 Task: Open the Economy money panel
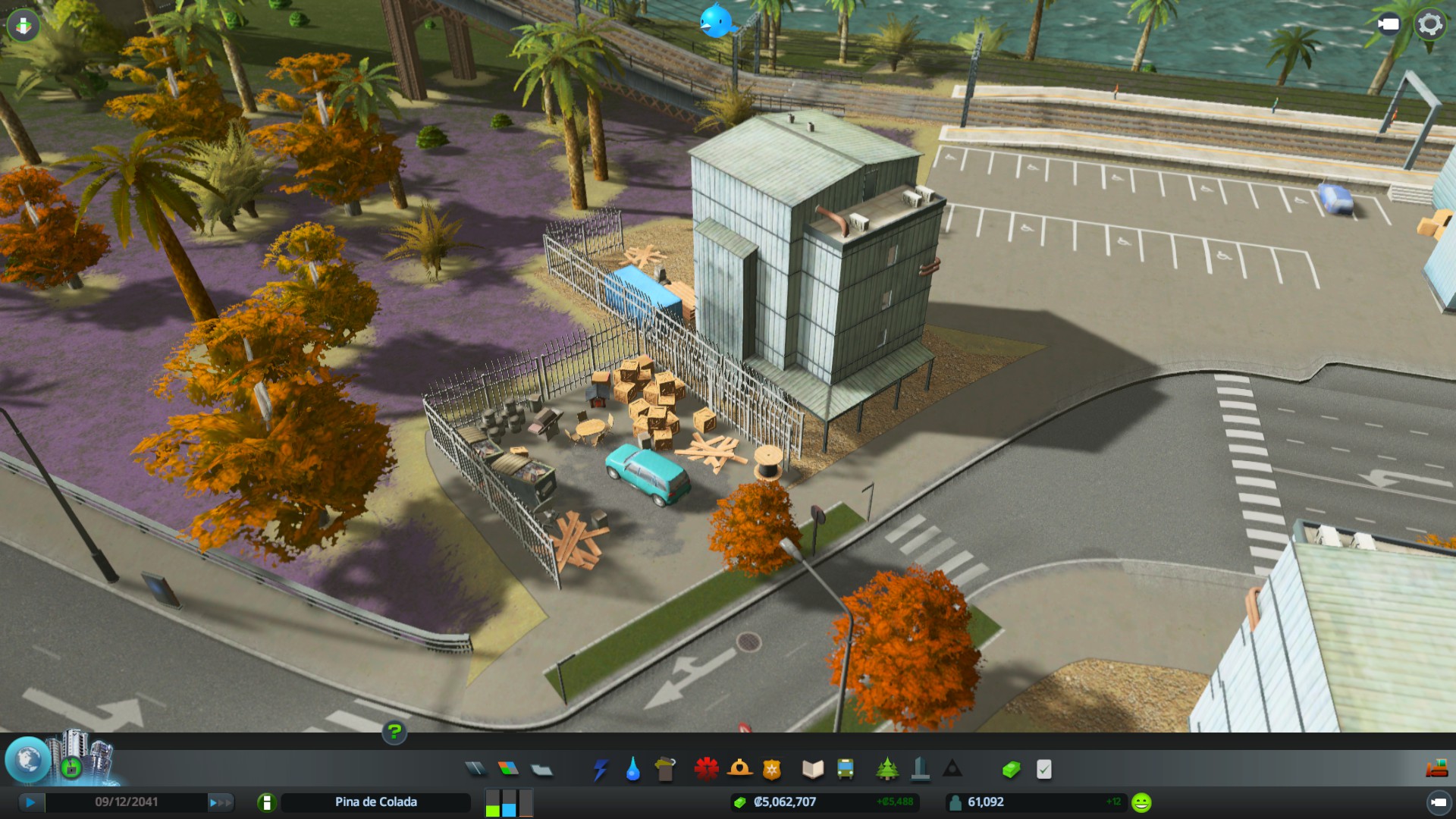click(x=1011, y=770)
